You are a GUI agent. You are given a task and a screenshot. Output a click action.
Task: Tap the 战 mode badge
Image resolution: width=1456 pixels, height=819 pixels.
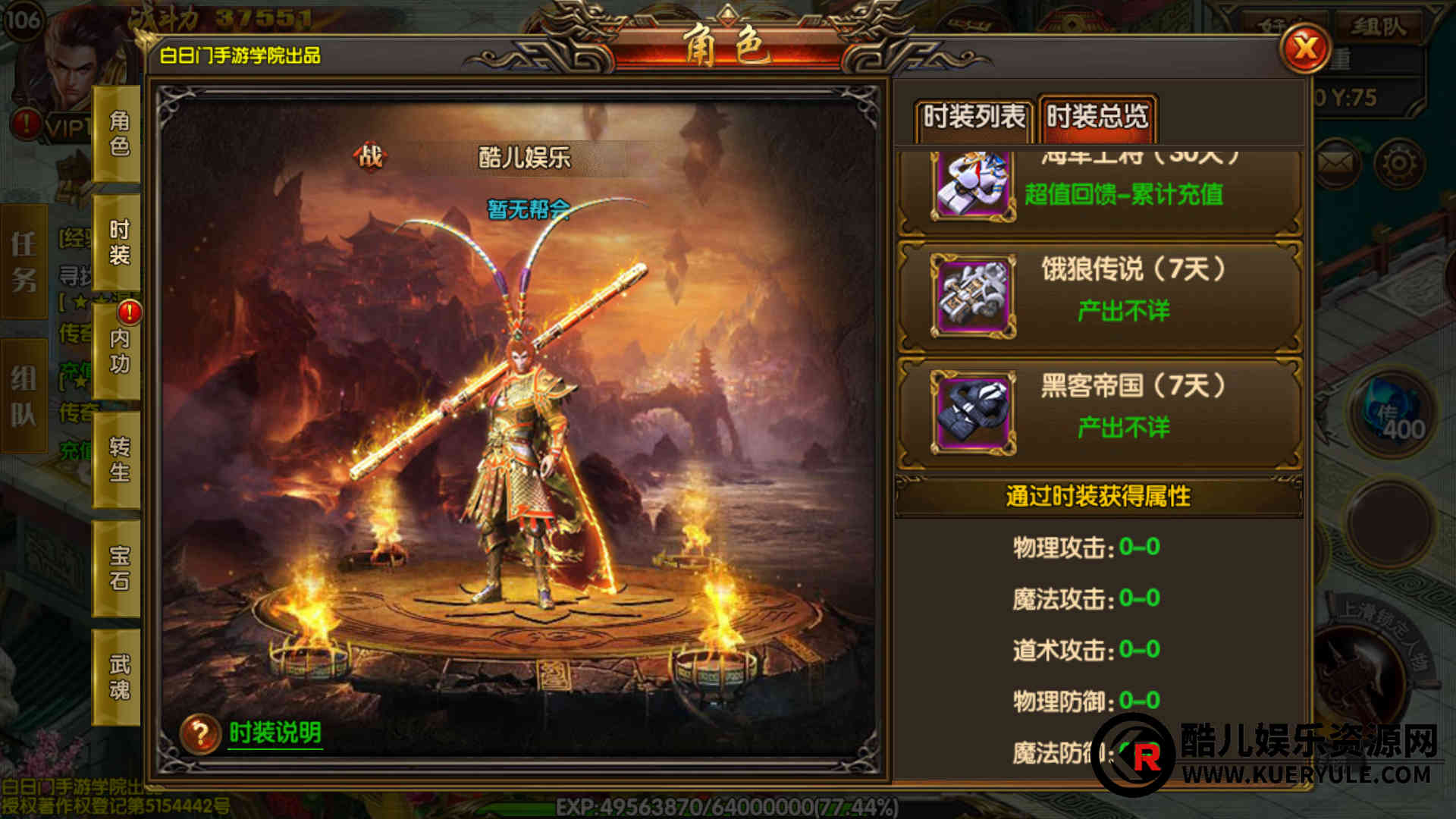[370, 157]
